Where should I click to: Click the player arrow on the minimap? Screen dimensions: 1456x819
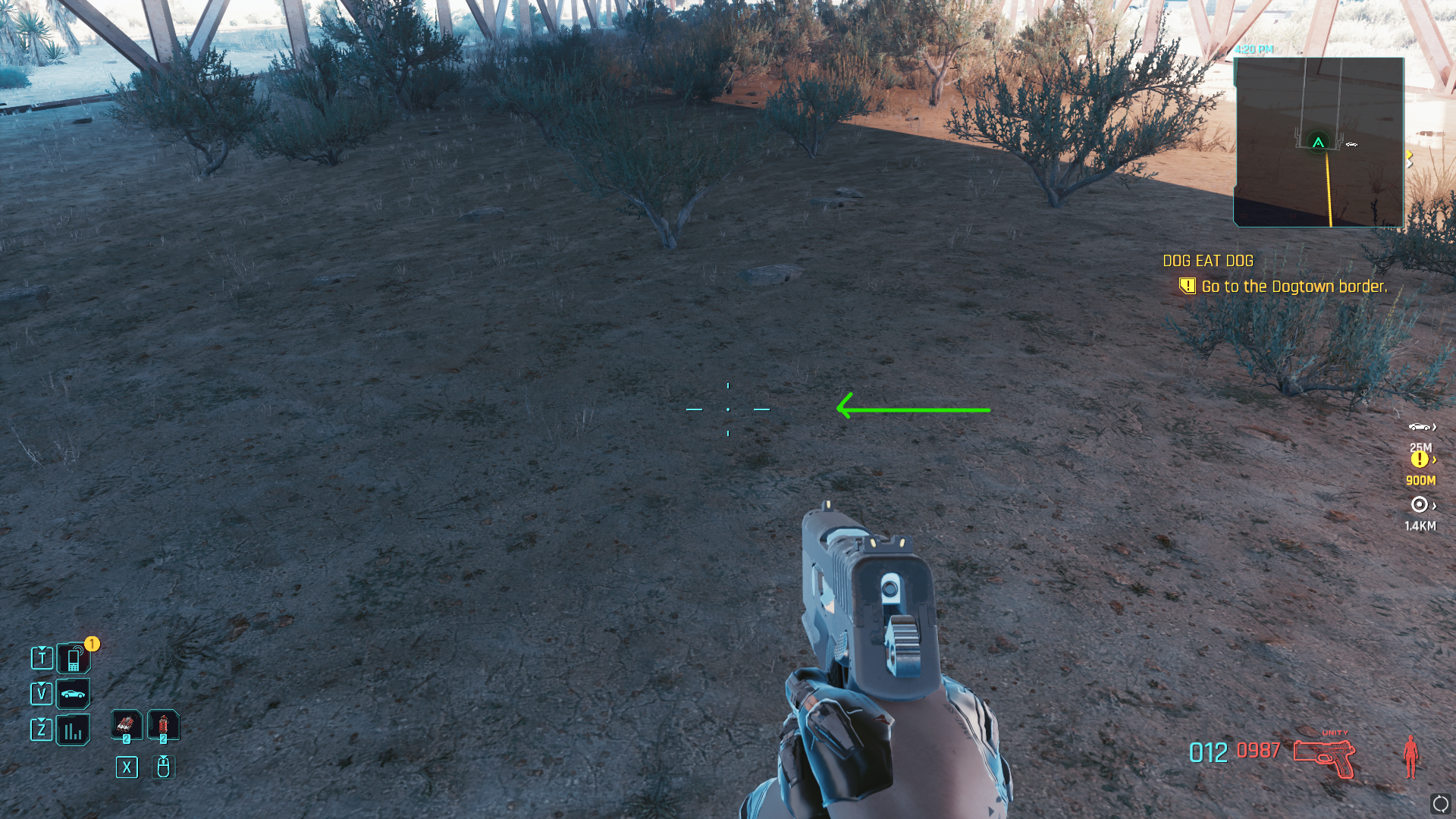click(x=1319, y=143)
